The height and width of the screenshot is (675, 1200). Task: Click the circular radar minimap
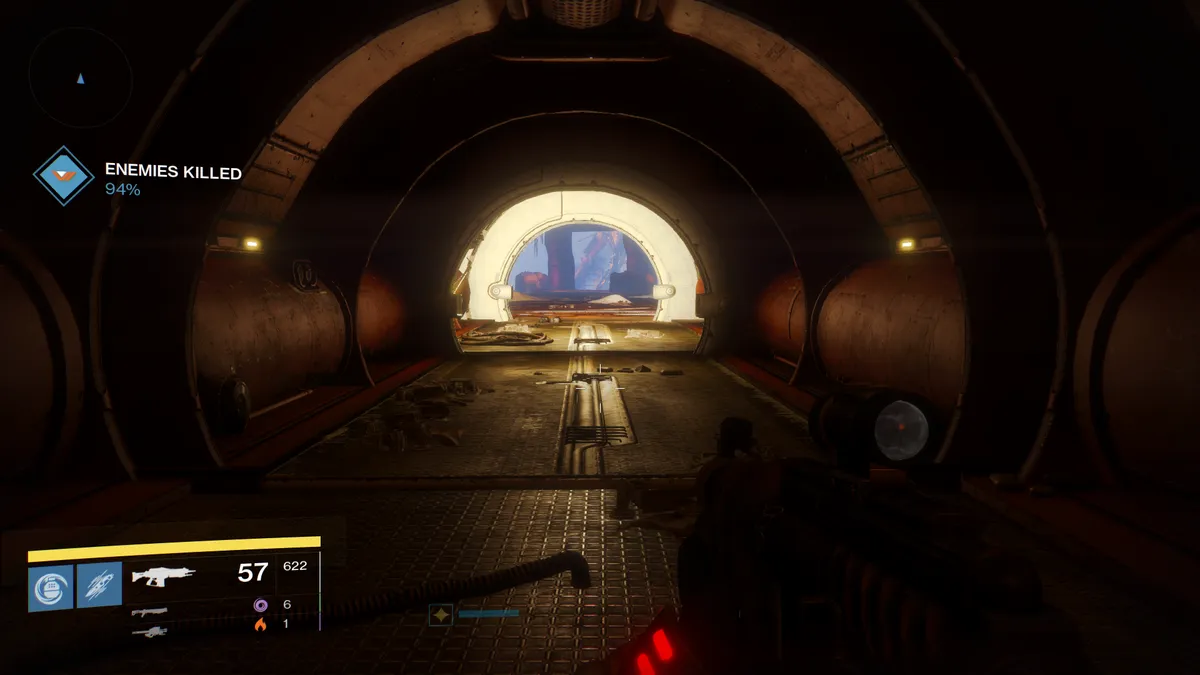81,76
